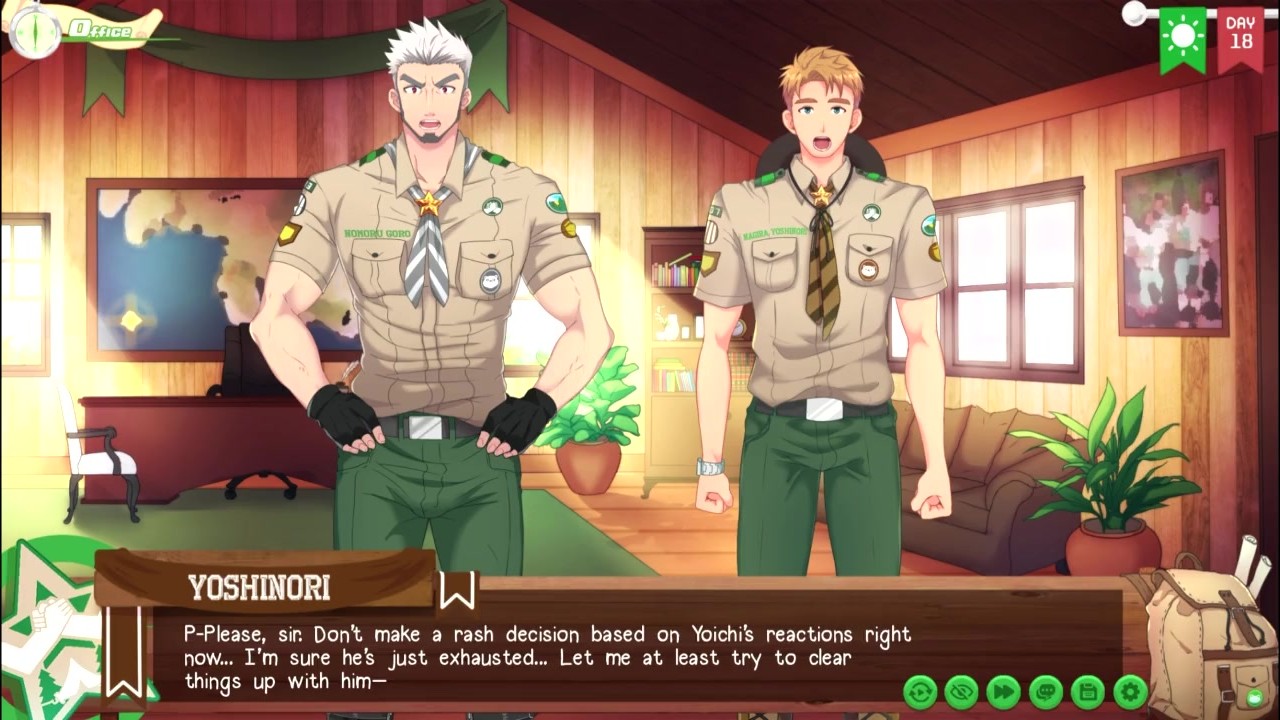Hide the dialogue box with eye icon

pyautogui.click(x=962, y=691)
